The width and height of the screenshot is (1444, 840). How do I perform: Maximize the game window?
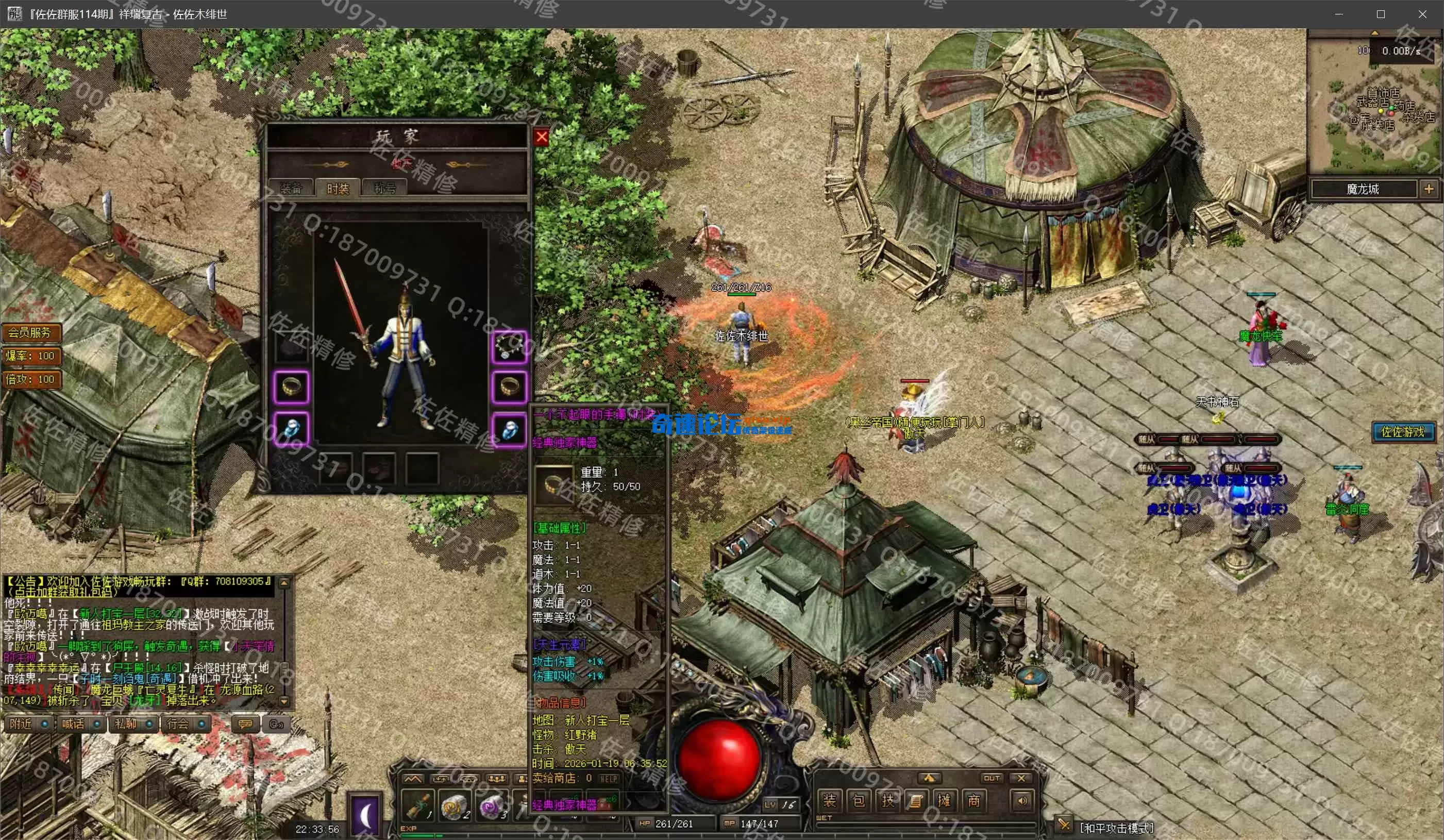1381,14
